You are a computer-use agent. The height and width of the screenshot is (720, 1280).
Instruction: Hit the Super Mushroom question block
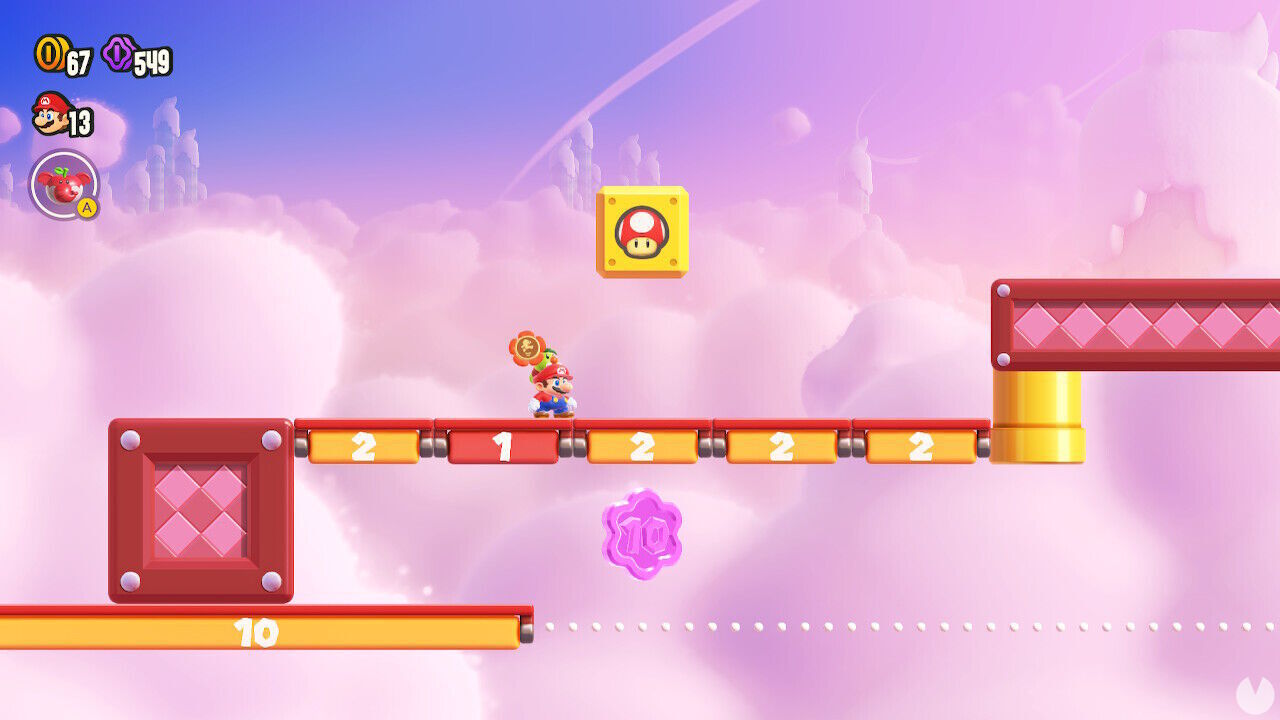pyautogui.click(x=643, y=232)
